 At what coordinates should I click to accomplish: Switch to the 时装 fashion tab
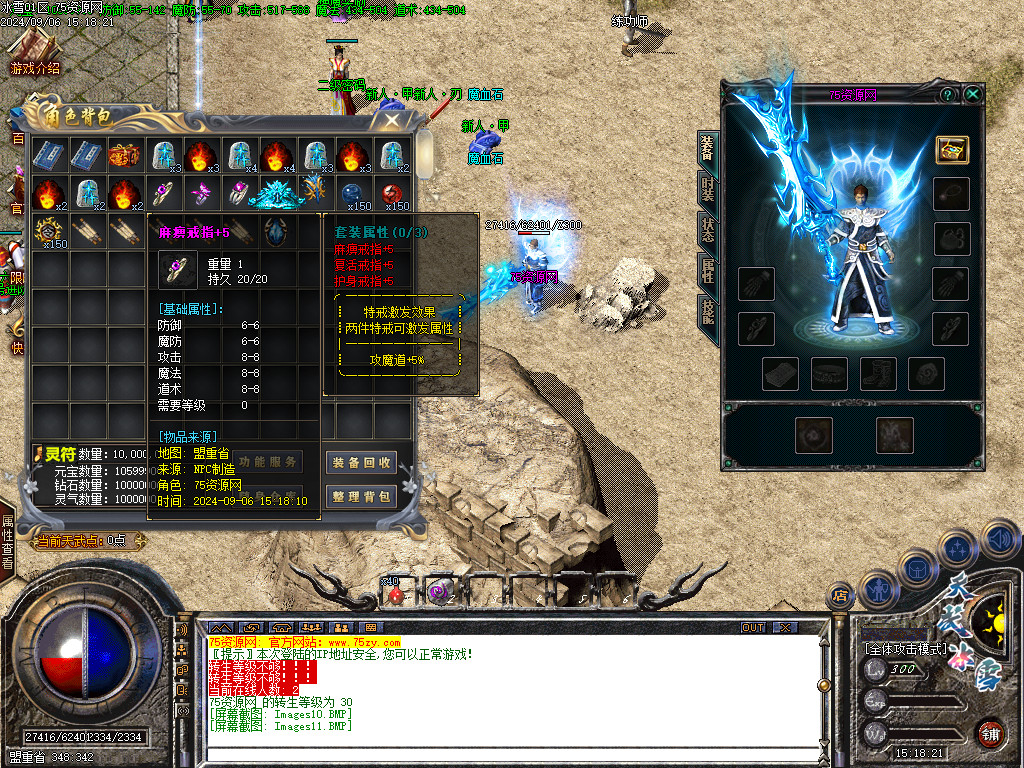click(x=707, y=190)
